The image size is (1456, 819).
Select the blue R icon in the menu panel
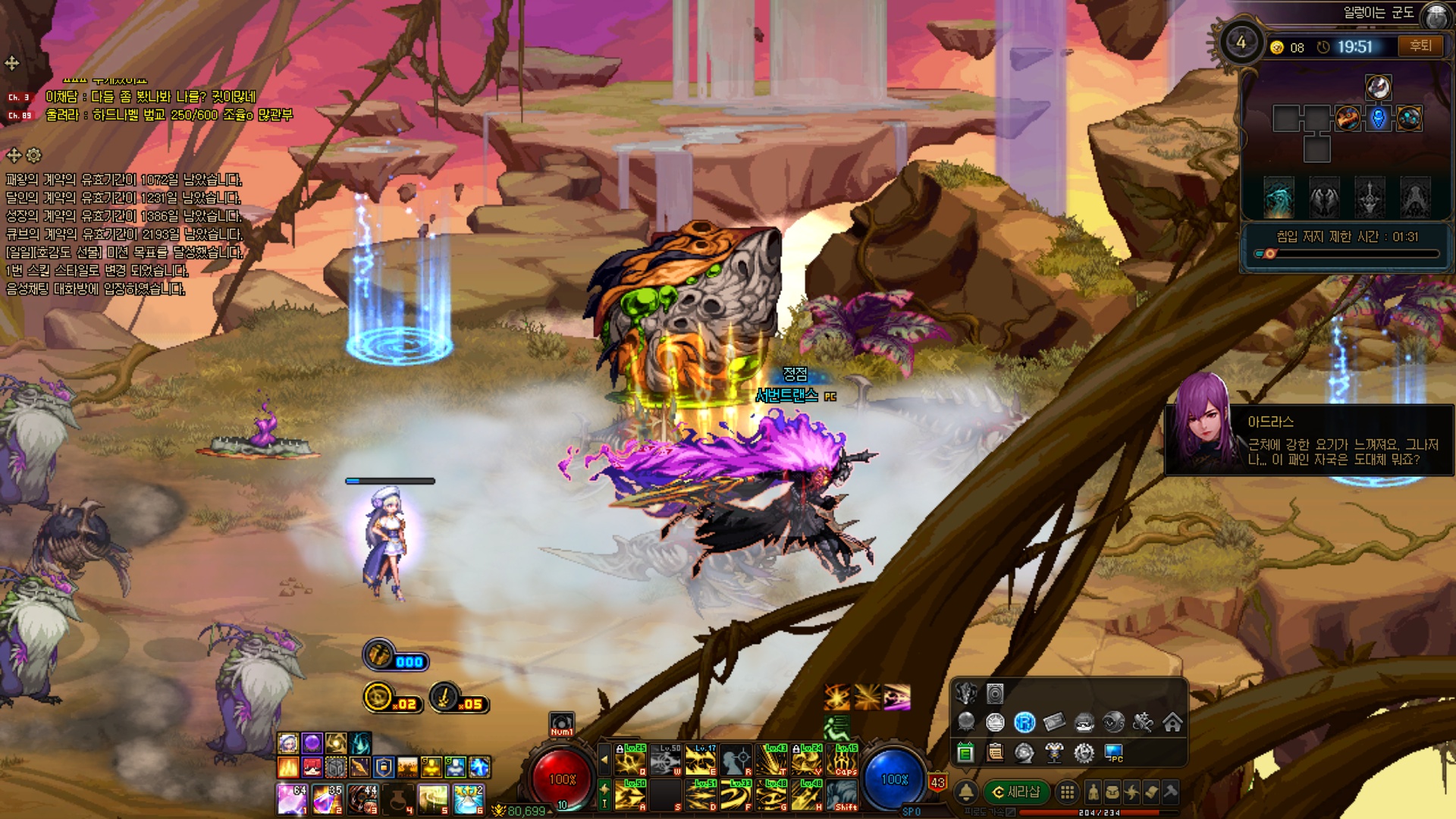pyautogui.click(x=1025, y=723)
